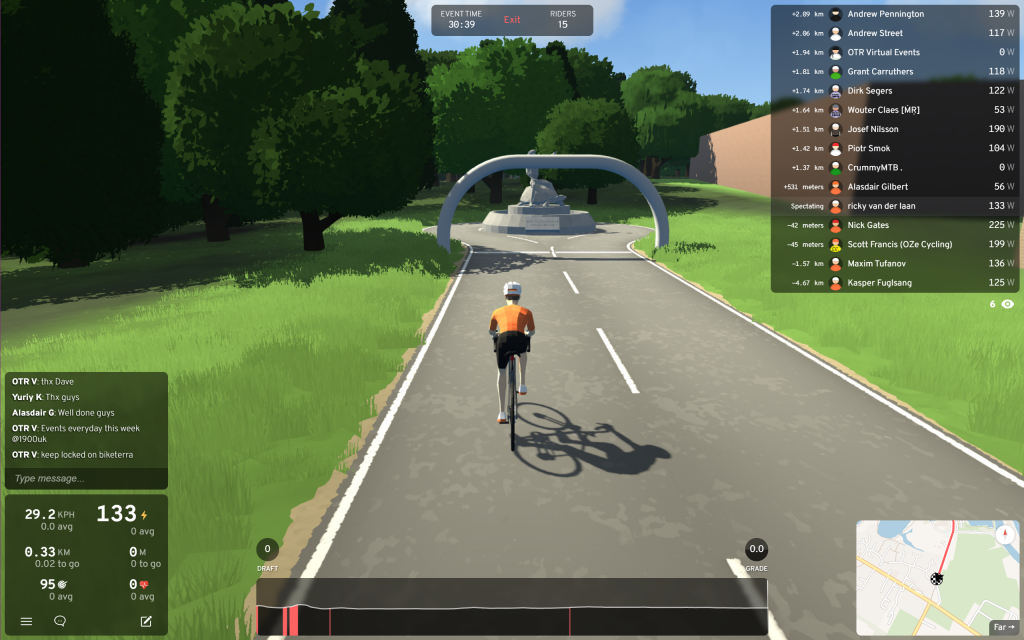The width and height of the screenshot is (1024, 640).
Task: Type in the chat message box
Action: click(85, 478)
